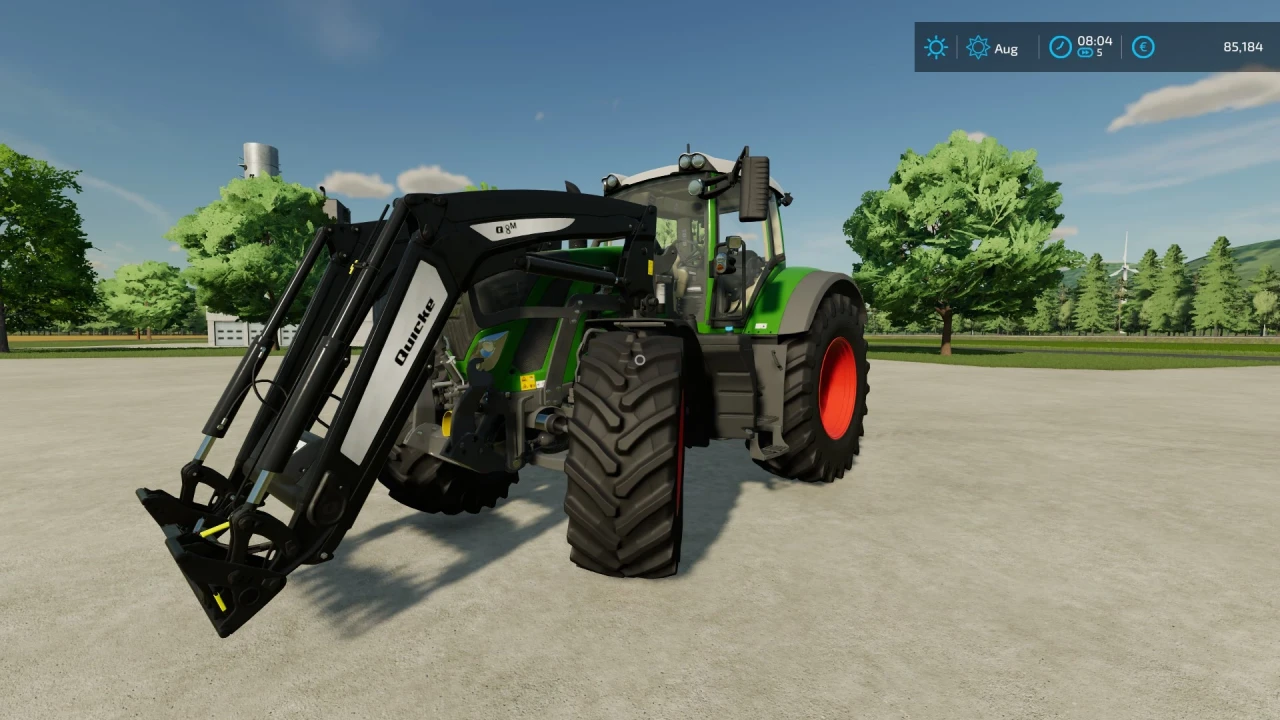This screenshot has width=1280, height=720.
Task: Select the weather forecast sun icon
Action: [x=978, y=47]
